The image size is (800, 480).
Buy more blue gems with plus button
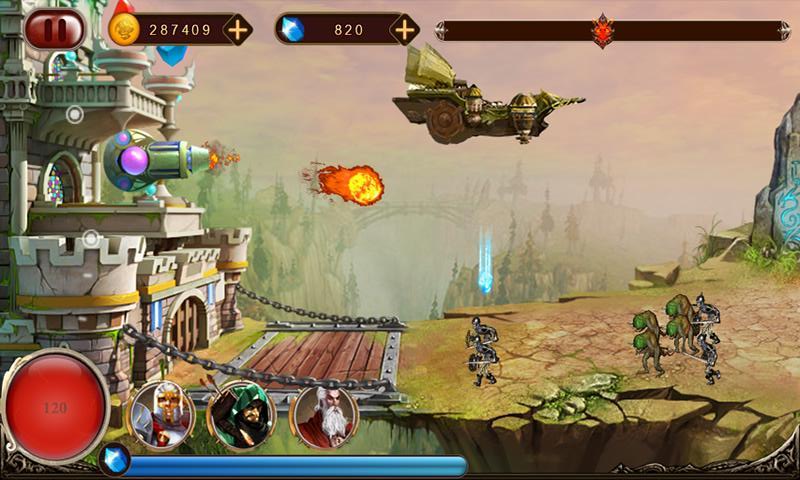(x=404, y=30)
